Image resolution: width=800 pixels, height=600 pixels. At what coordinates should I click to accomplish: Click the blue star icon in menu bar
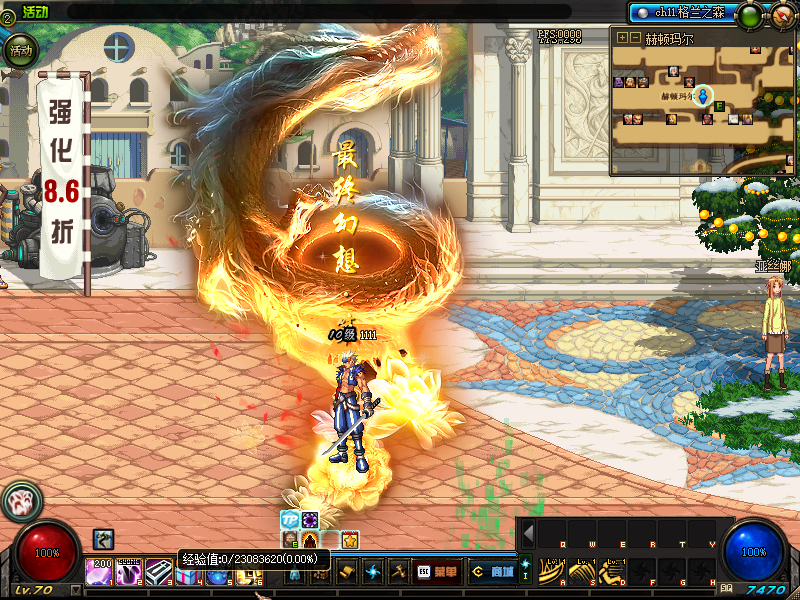click(x=373, y=572)
